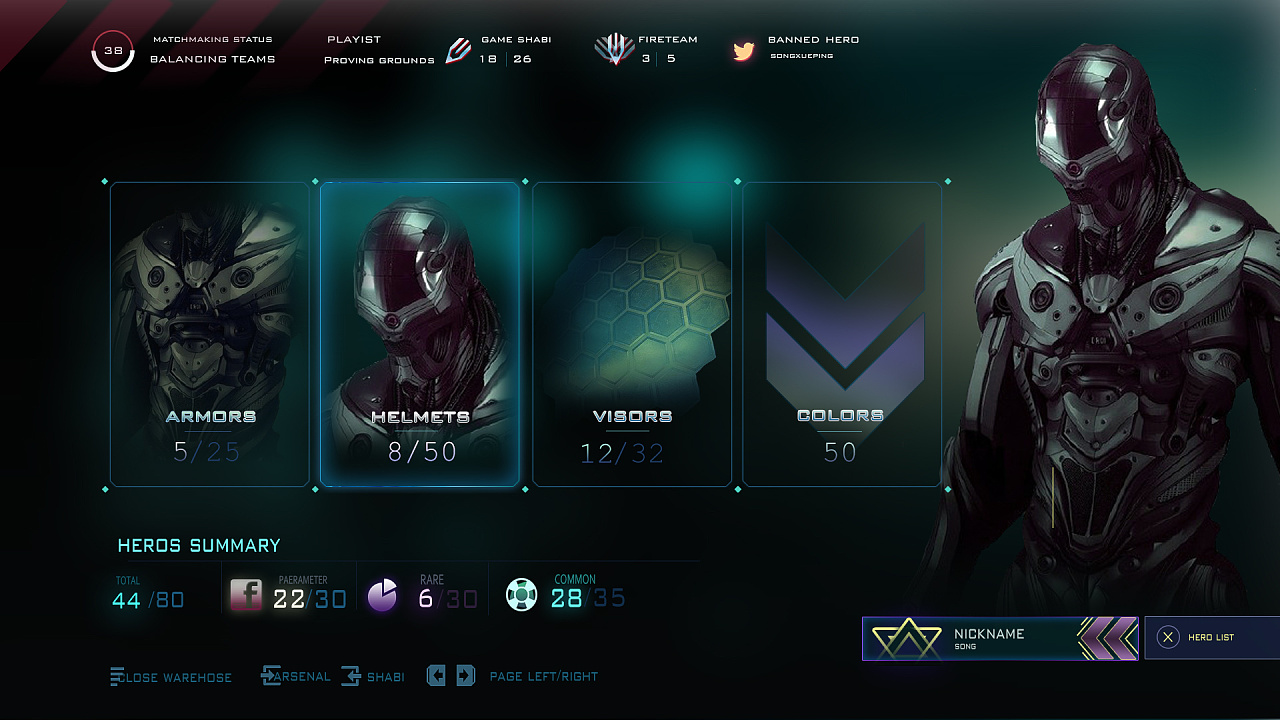This screenshot has width=1280, height=720.
Task: Select the teal Common items icon
Action: [x=521, y=595]
